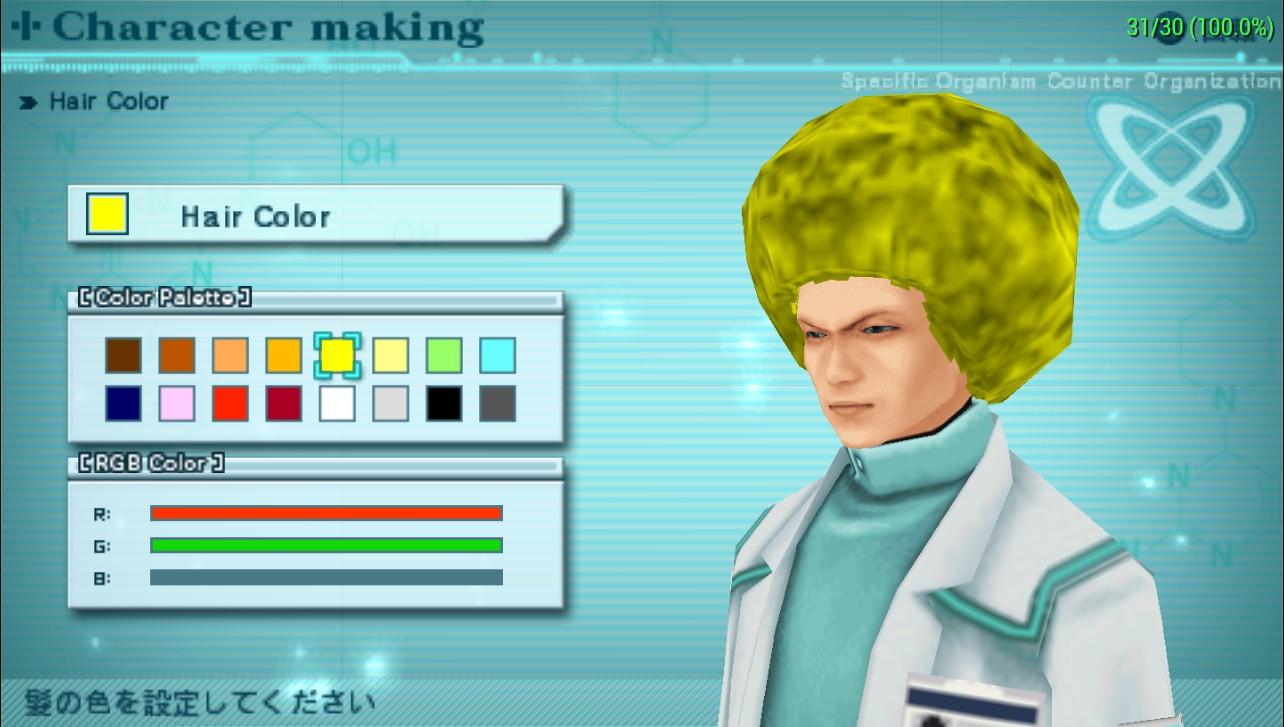This screenshot has width=1284, height=727.
Task: Select the light pink color swatch
Action: tap(177, 404)
